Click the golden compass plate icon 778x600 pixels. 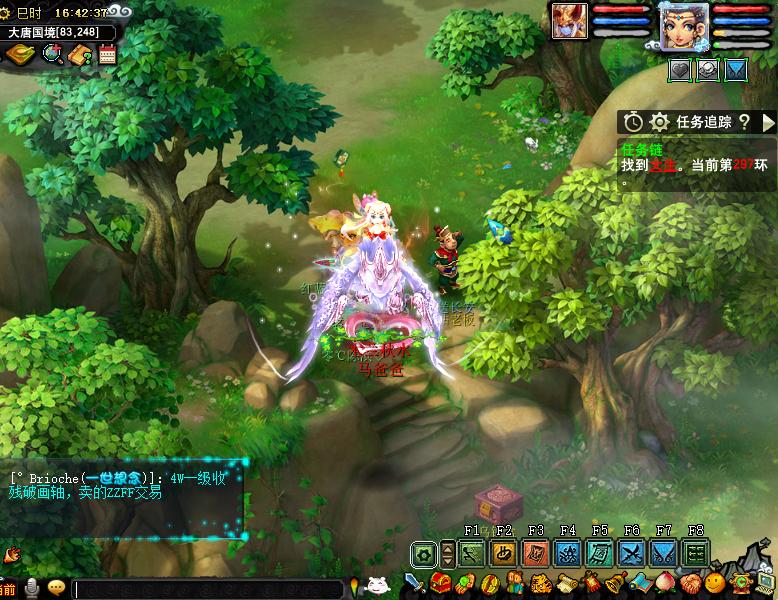[x=20, y=56]
